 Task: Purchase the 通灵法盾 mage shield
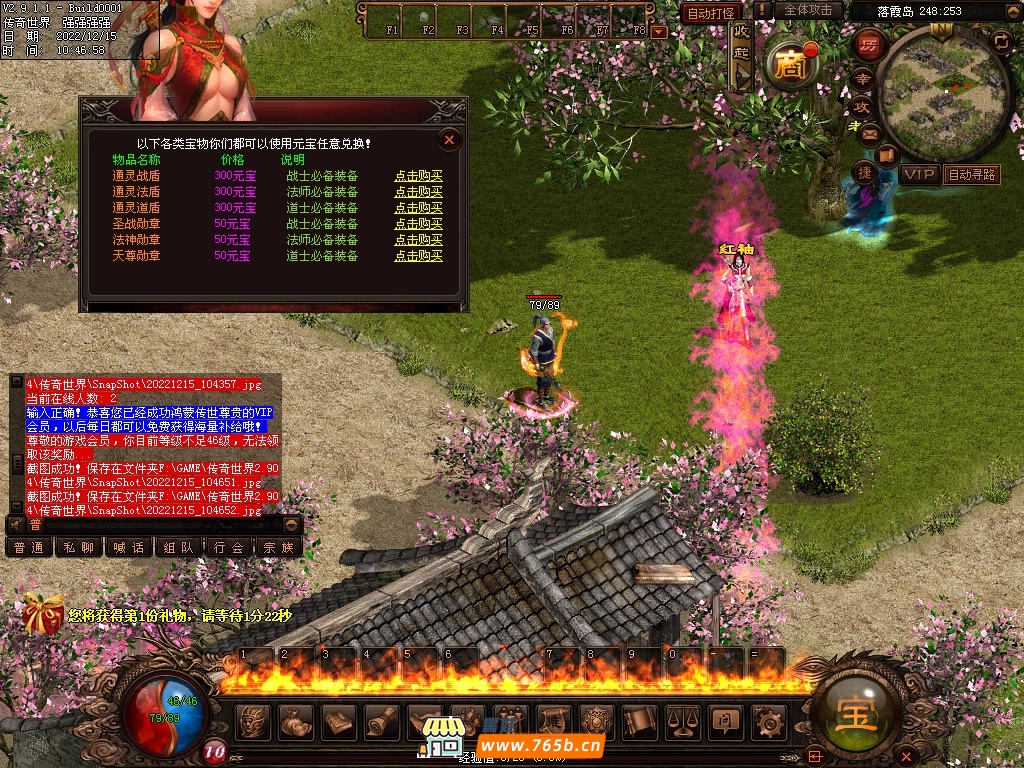tap(418, 192)
